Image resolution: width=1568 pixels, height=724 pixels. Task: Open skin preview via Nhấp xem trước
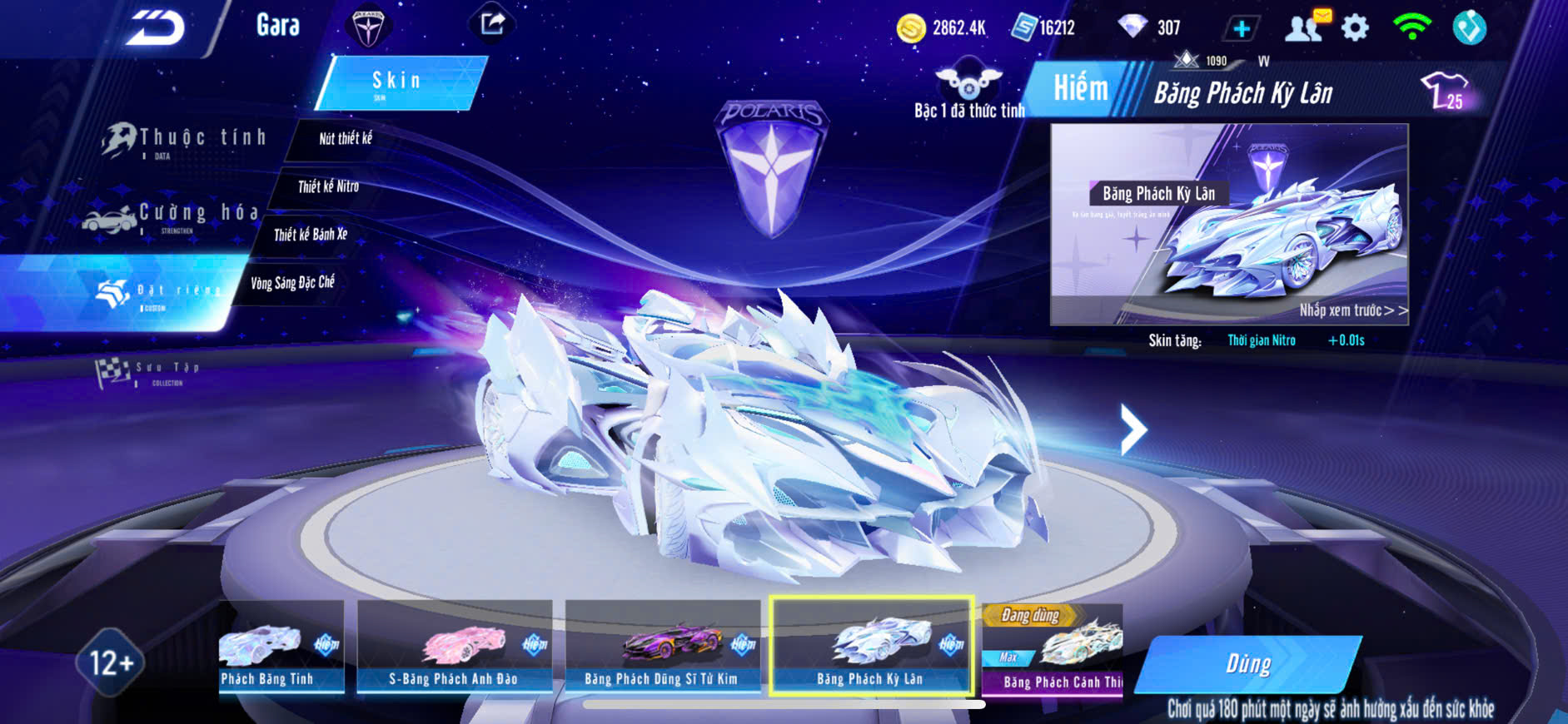[1351, 310]
